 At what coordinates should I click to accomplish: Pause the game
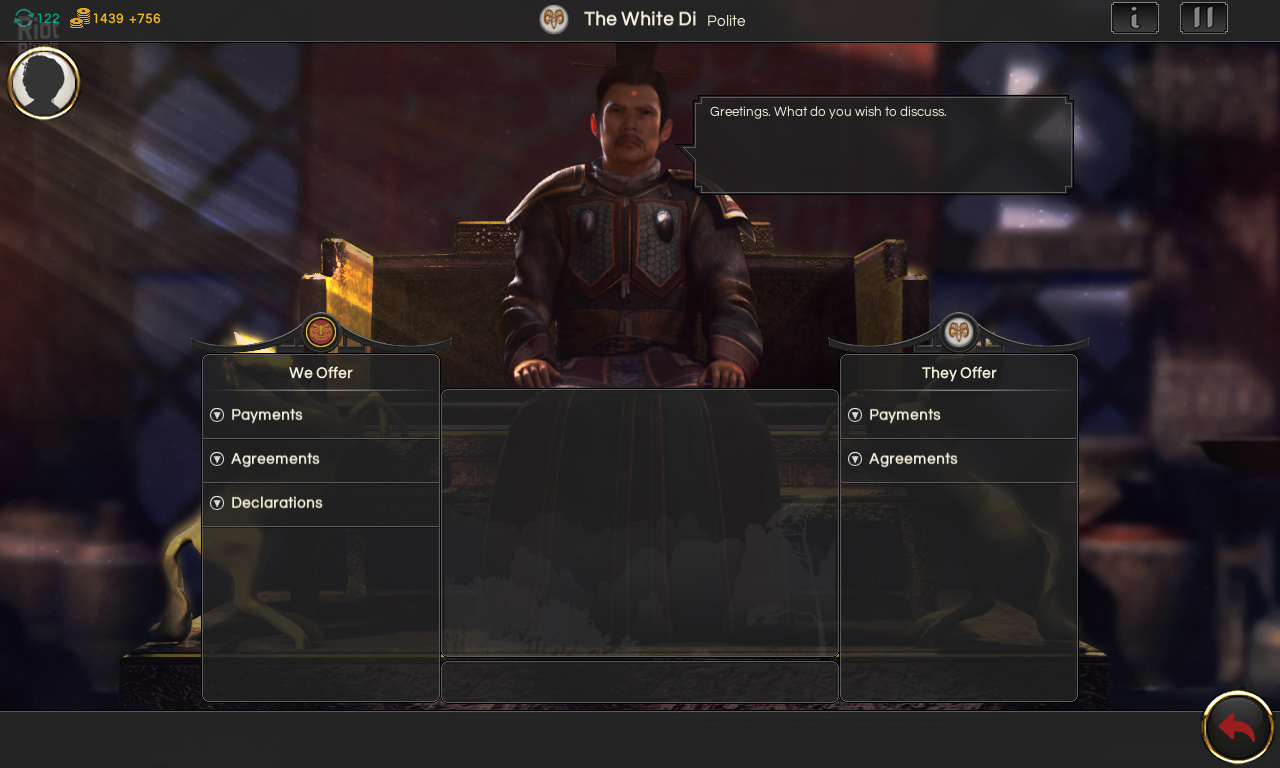coord(1204,18)
